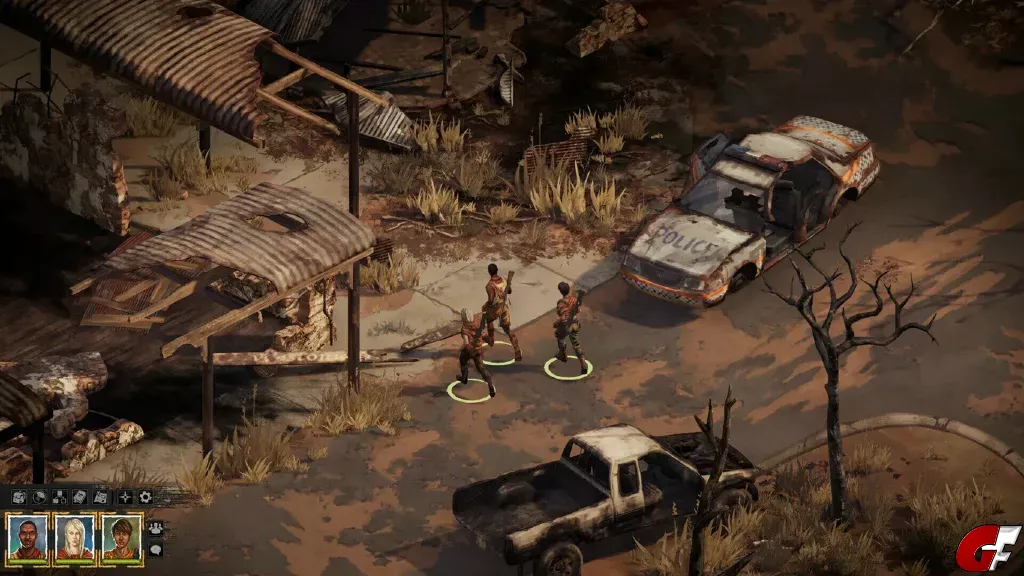Open the backpack inventory icon
Viewport: 1024px width, 576px height.
pos(18,496)
